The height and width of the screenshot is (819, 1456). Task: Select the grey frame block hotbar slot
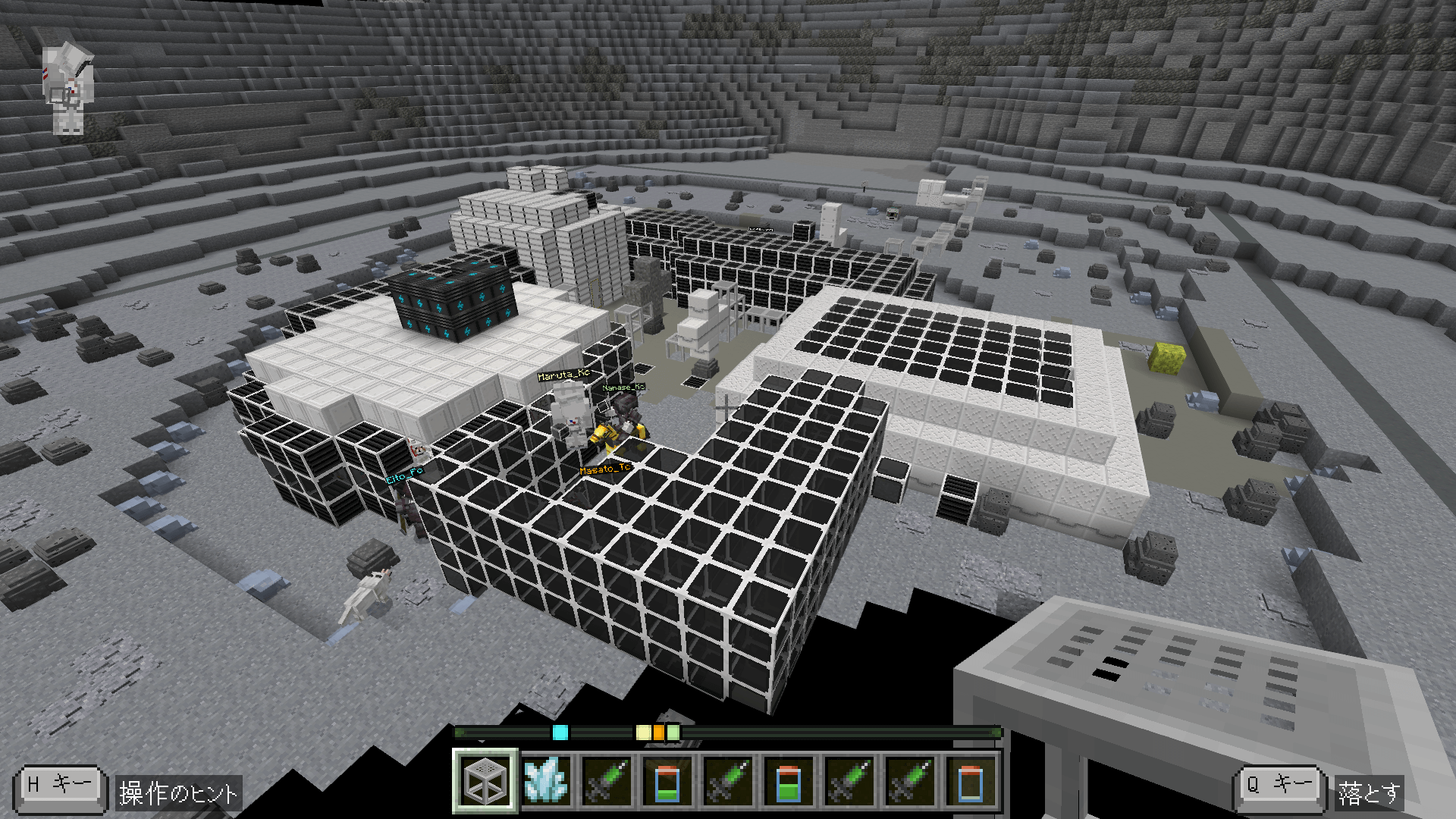485,781
